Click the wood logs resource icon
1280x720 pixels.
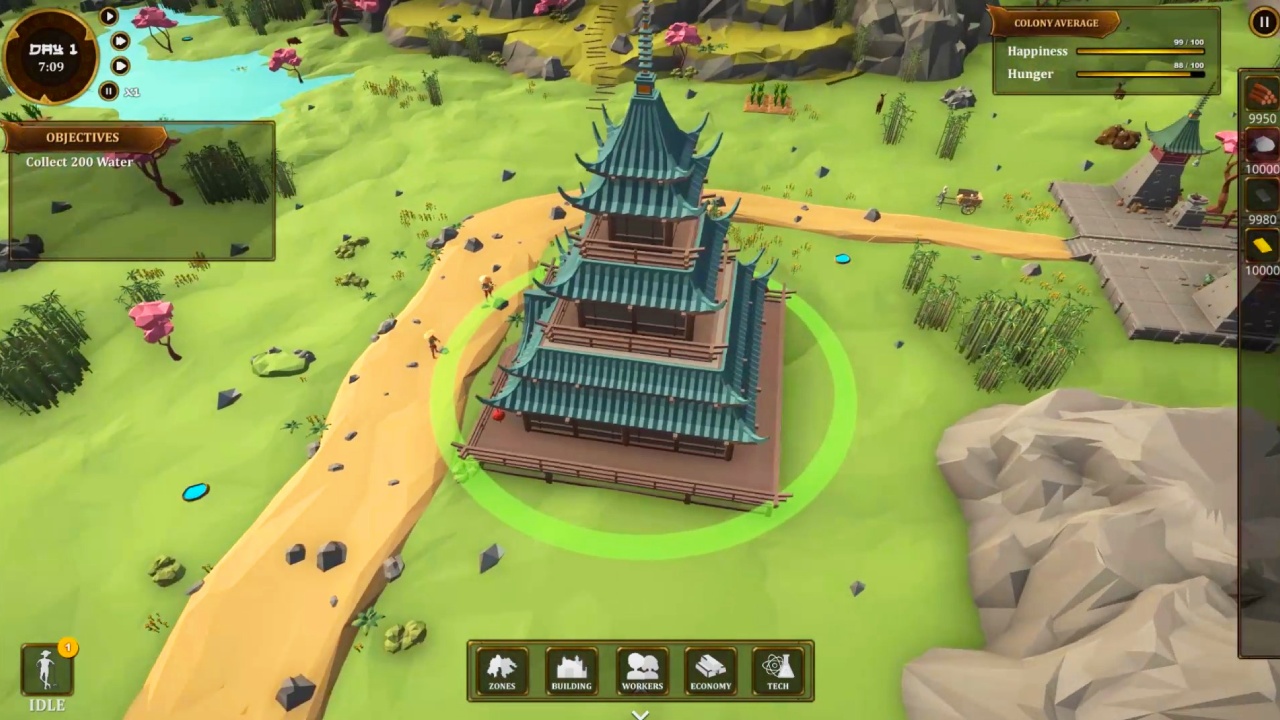click(x=1262, y=95)
